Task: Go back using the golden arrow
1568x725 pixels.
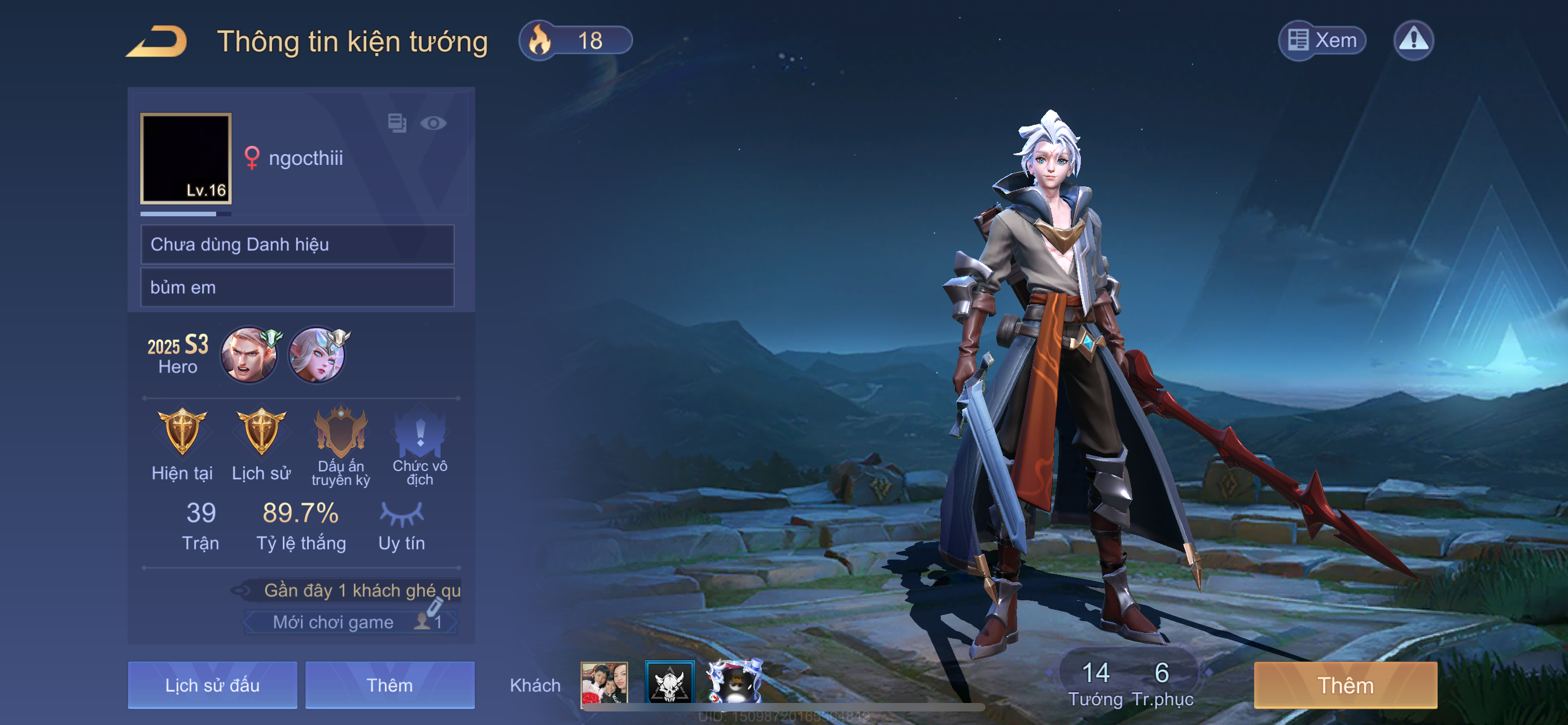Action: [157, 41]
